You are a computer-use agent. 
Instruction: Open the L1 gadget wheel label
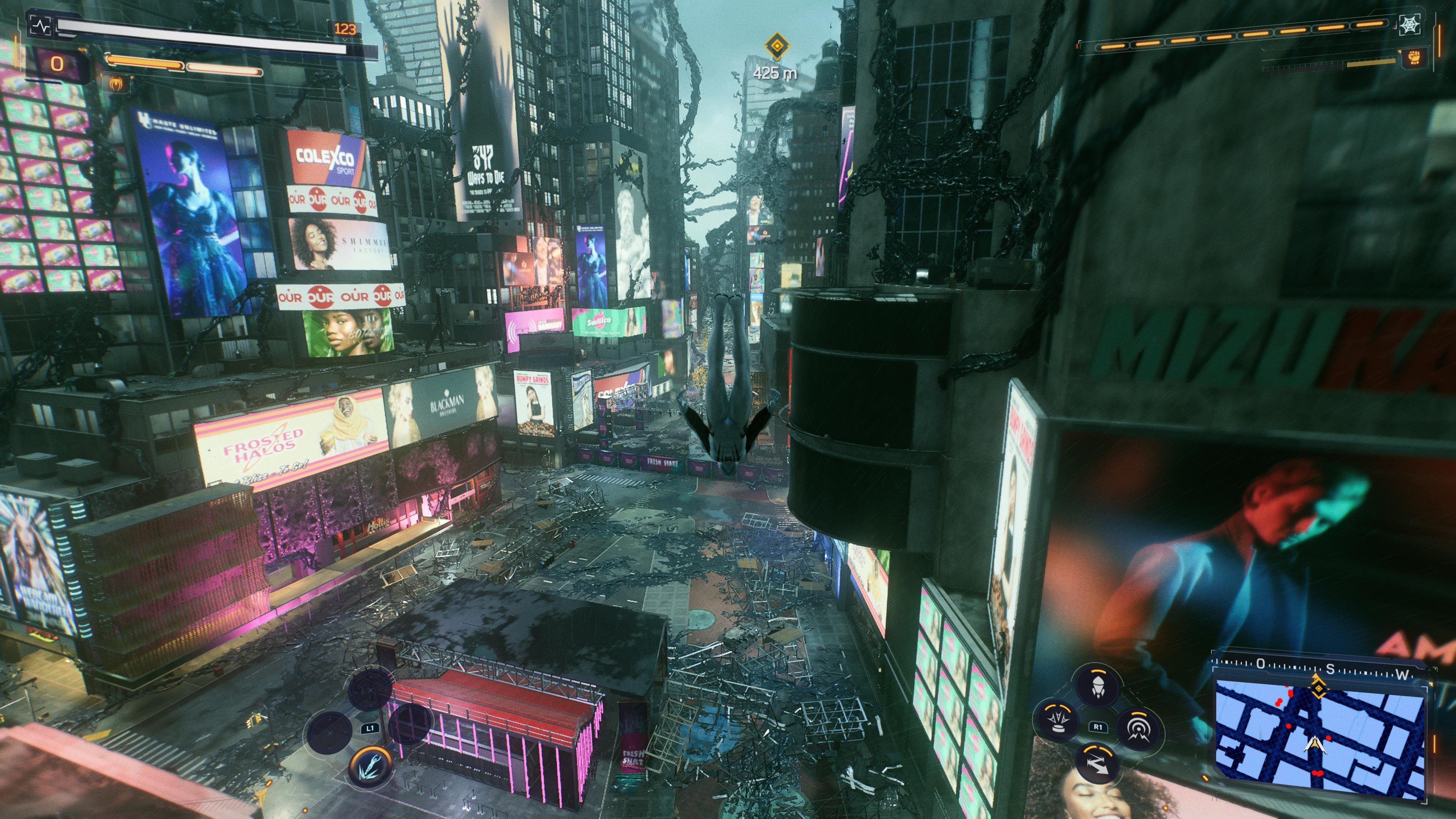tap(370, 729)
